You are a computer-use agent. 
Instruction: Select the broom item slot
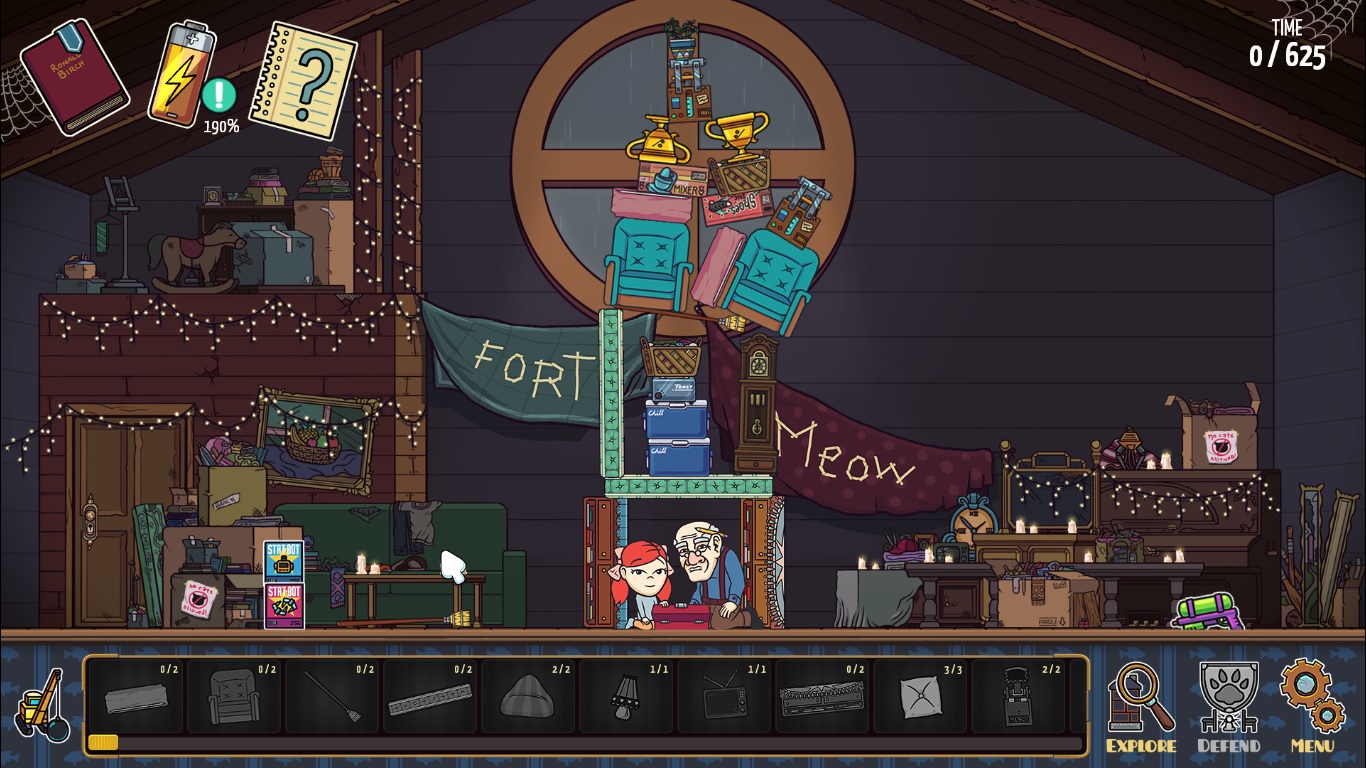click(332, 695)
